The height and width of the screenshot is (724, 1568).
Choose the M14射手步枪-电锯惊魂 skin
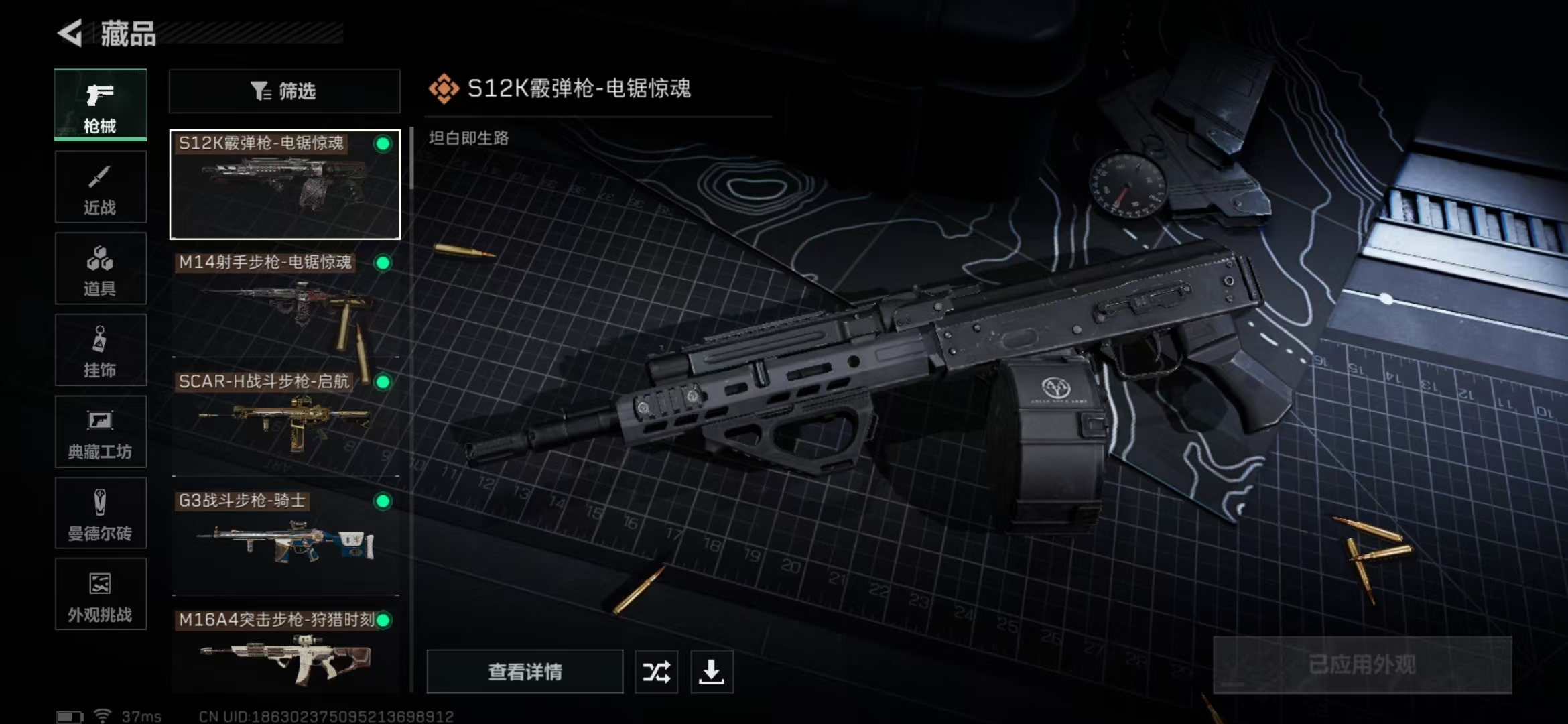pyautogui.click(x=285, y=305)
